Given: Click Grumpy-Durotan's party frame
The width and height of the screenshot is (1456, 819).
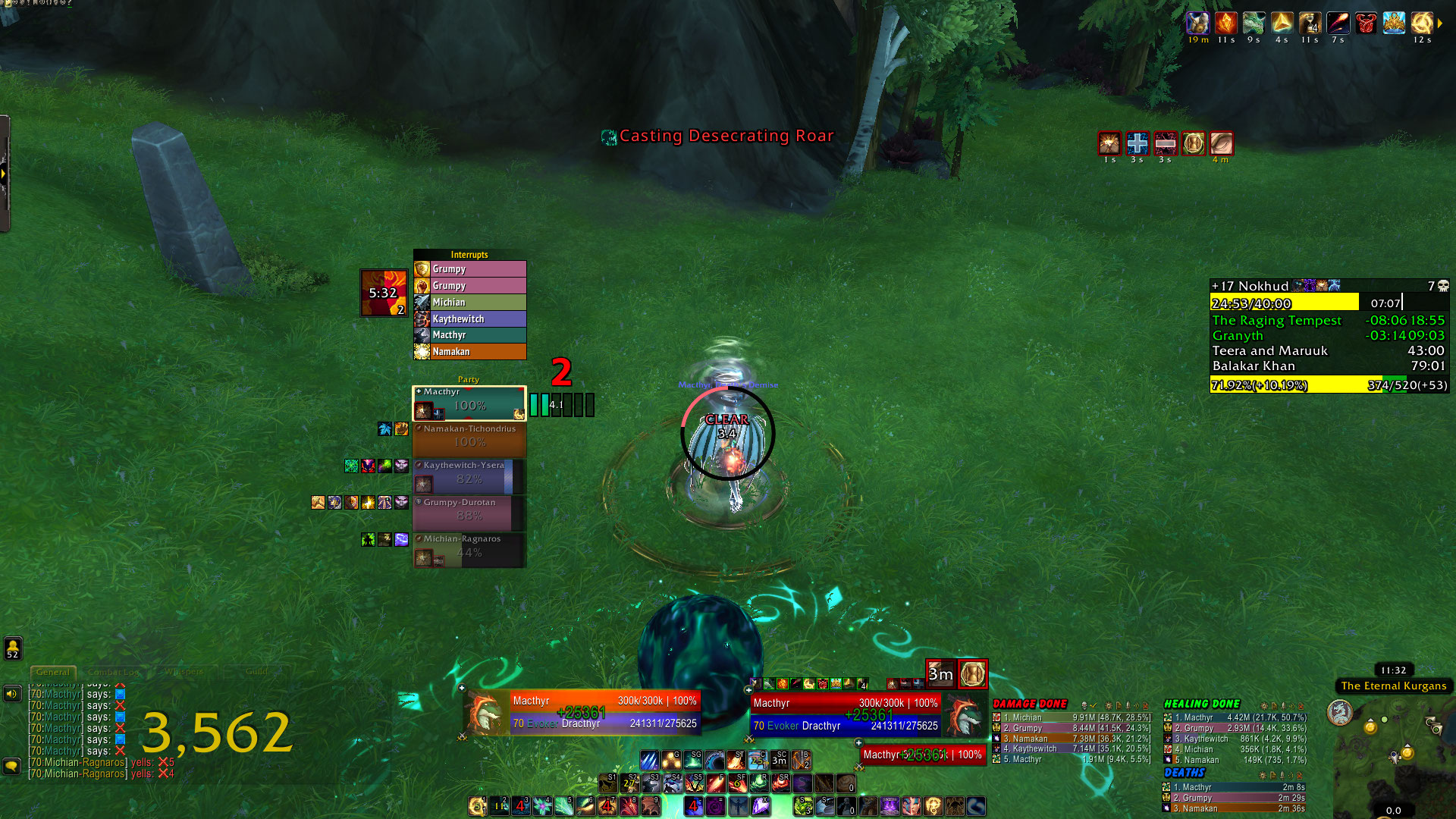Looking at the screenshot, I should click(469, 513).
